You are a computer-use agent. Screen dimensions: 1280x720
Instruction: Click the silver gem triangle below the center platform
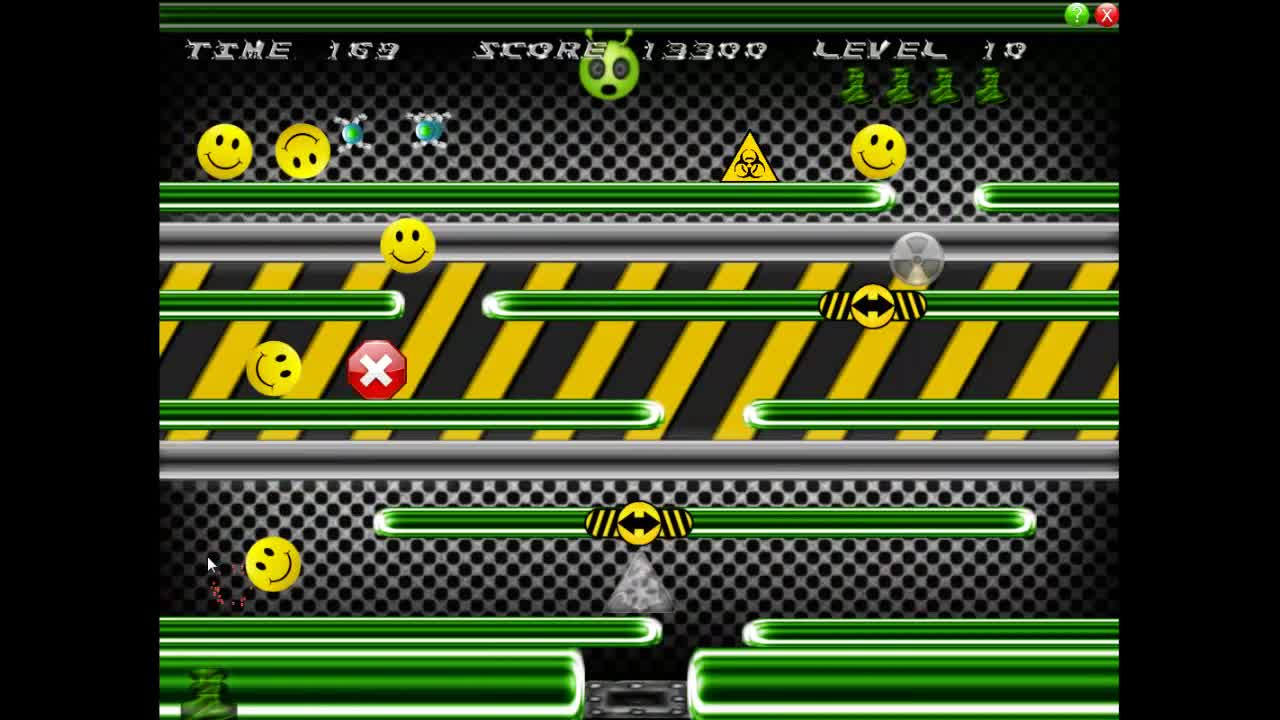(640, 588)
